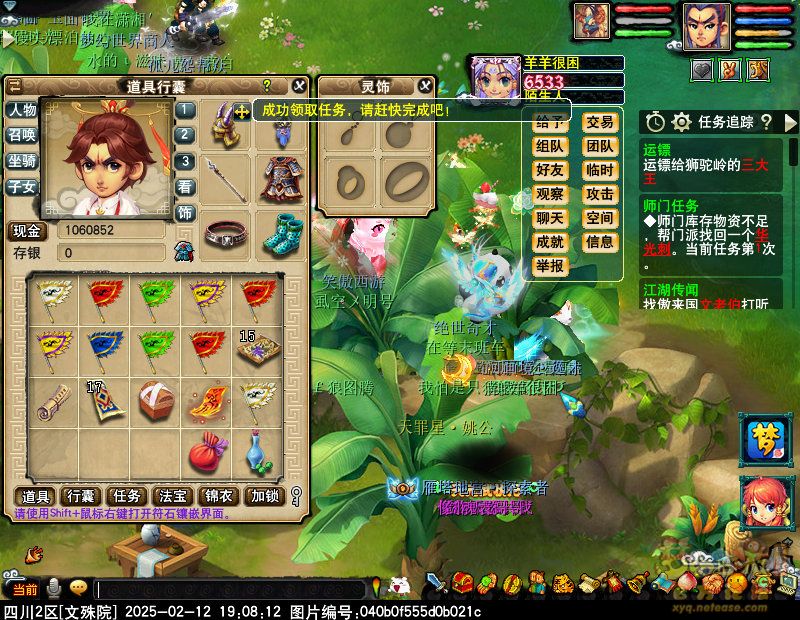800x620 pixels.
Task: Open the 任务追踪 quest tracker settings gear
Action: click(x=682, y=122)
